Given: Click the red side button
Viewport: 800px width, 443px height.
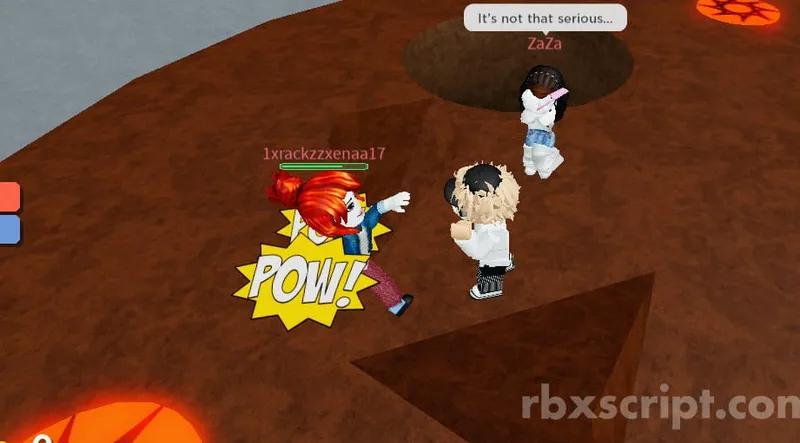Looking at the screenshot, I should pos(8,197).
